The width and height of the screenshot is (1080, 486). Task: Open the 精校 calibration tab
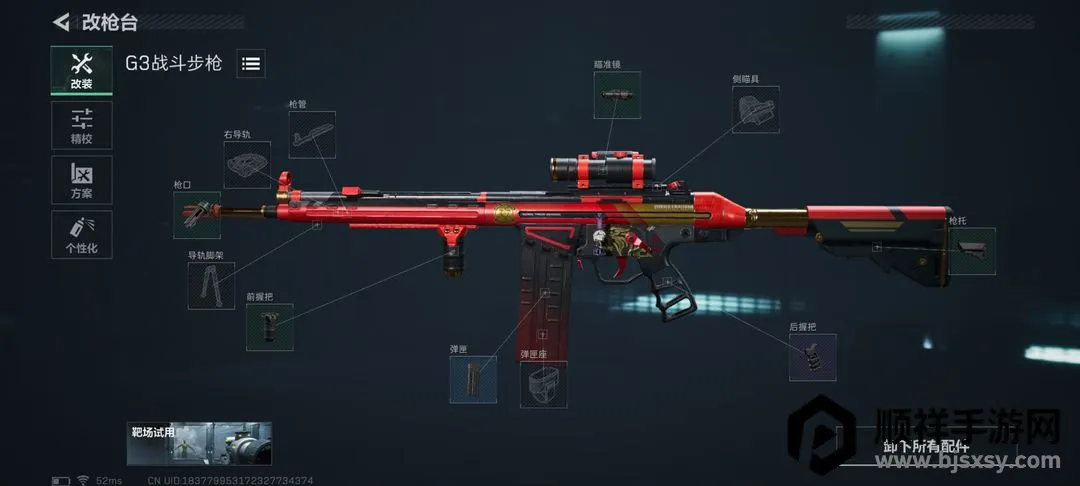pyautogui.click(x=81, y=125)
